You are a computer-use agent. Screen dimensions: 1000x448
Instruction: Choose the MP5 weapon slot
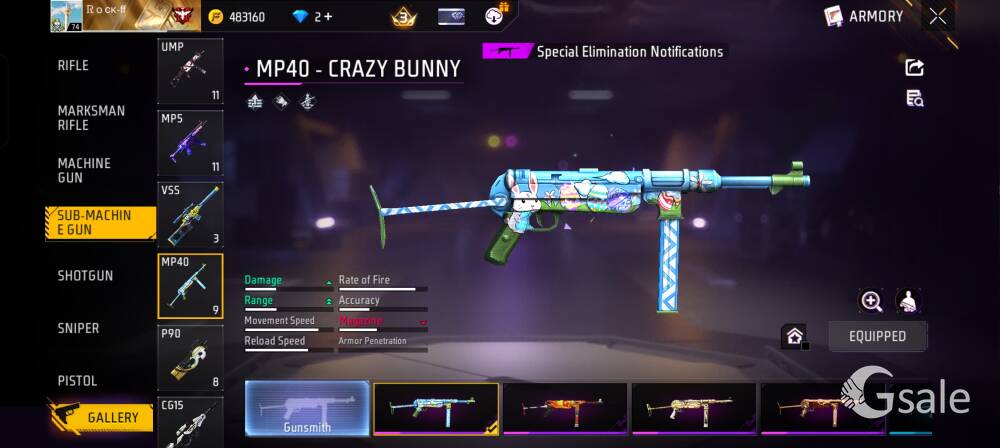[190, 142]
